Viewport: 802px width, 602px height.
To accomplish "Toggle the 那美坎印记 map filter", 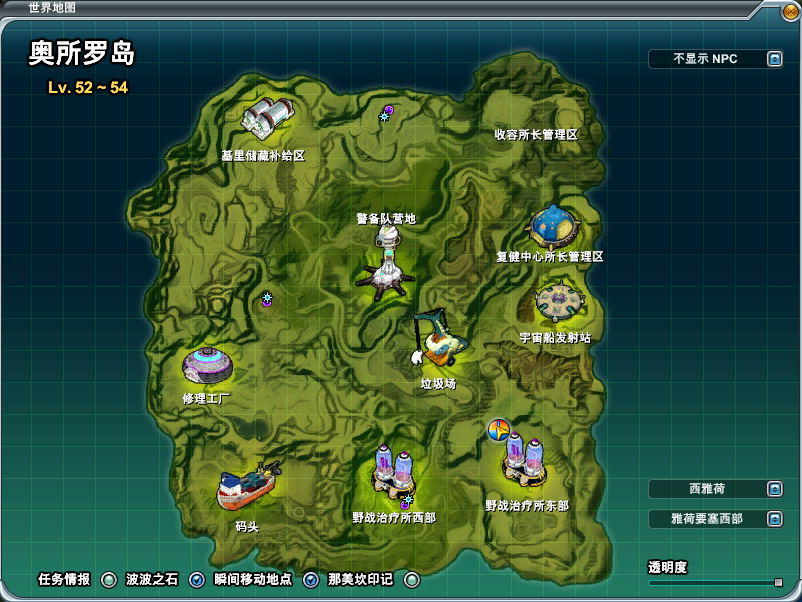I will (x=412, y=580).
